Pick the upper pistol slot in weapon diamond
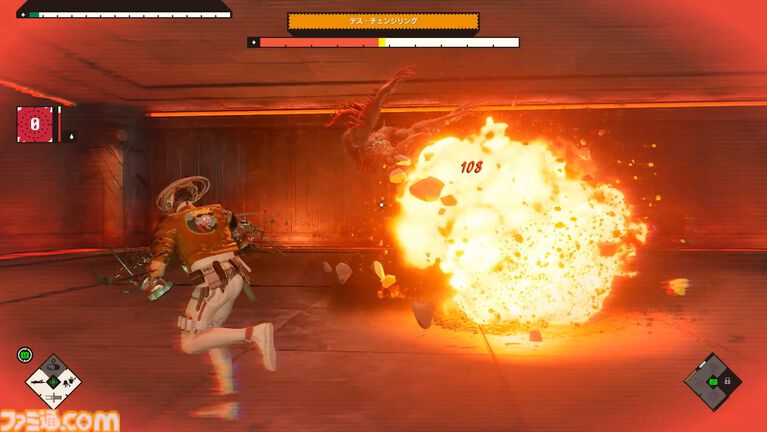This screenshot has width=767, height=432. pos(53,365)
